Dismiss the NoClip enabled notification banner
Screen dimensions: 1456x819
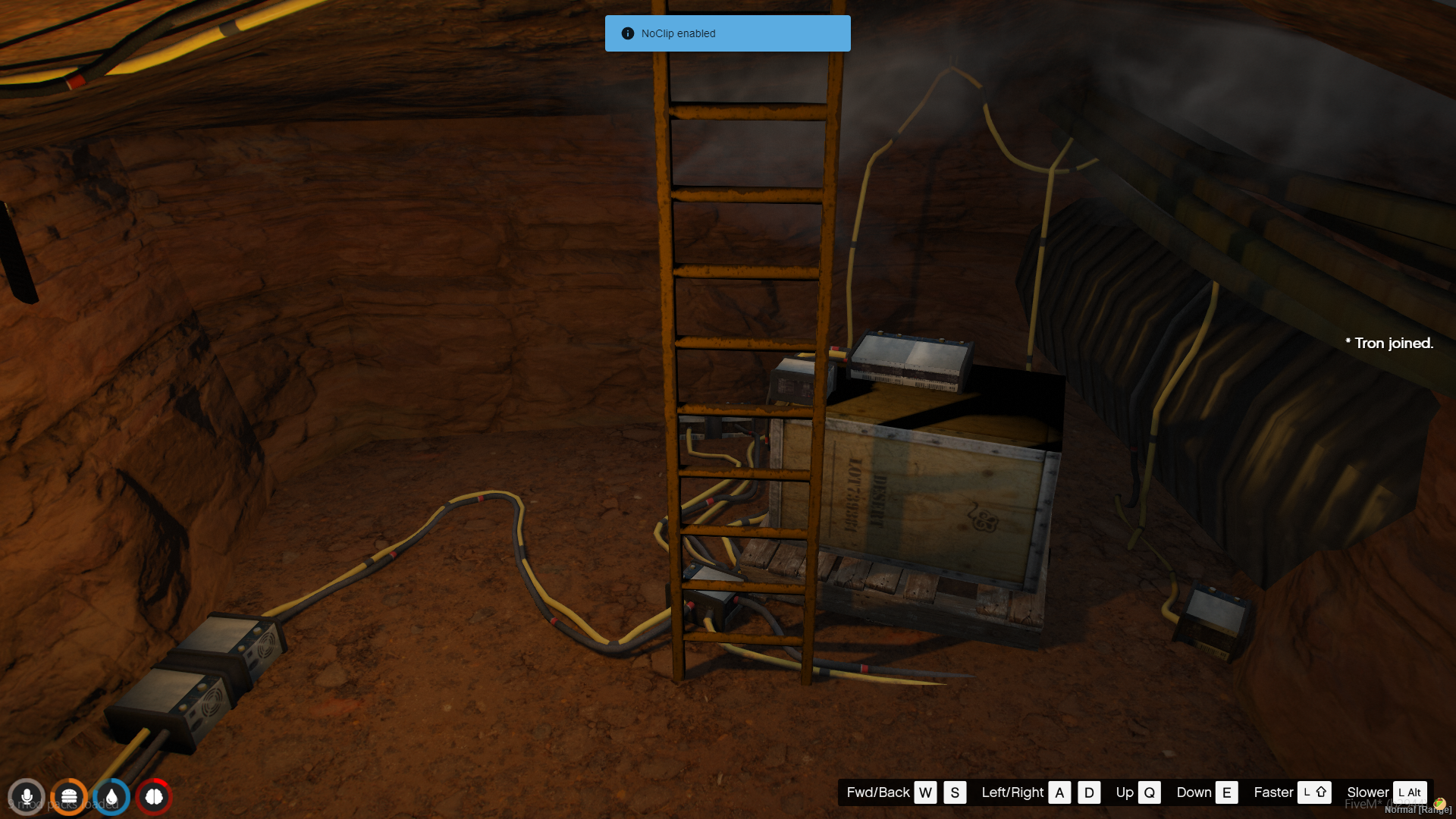pyautogui.click(x=727, y=33)
